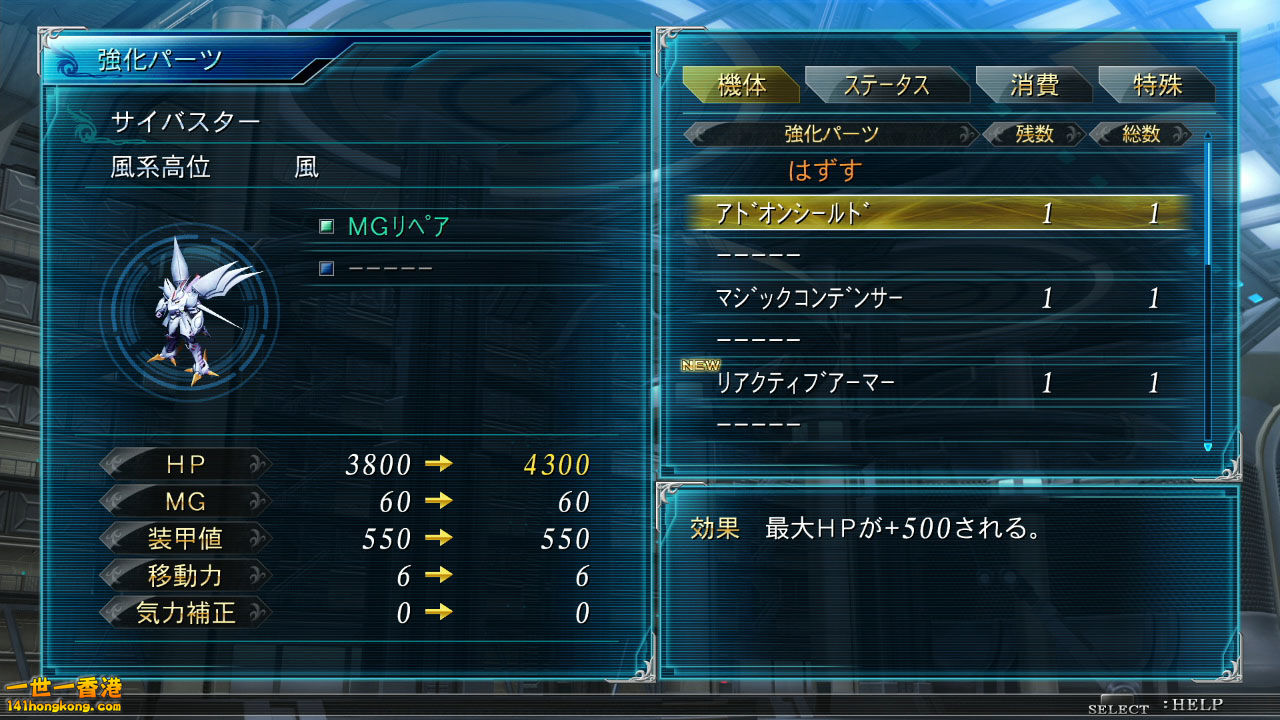This screenshot has width=1280, height=720.
Task: Sort by the 残数 column header
Action: 1034,134
